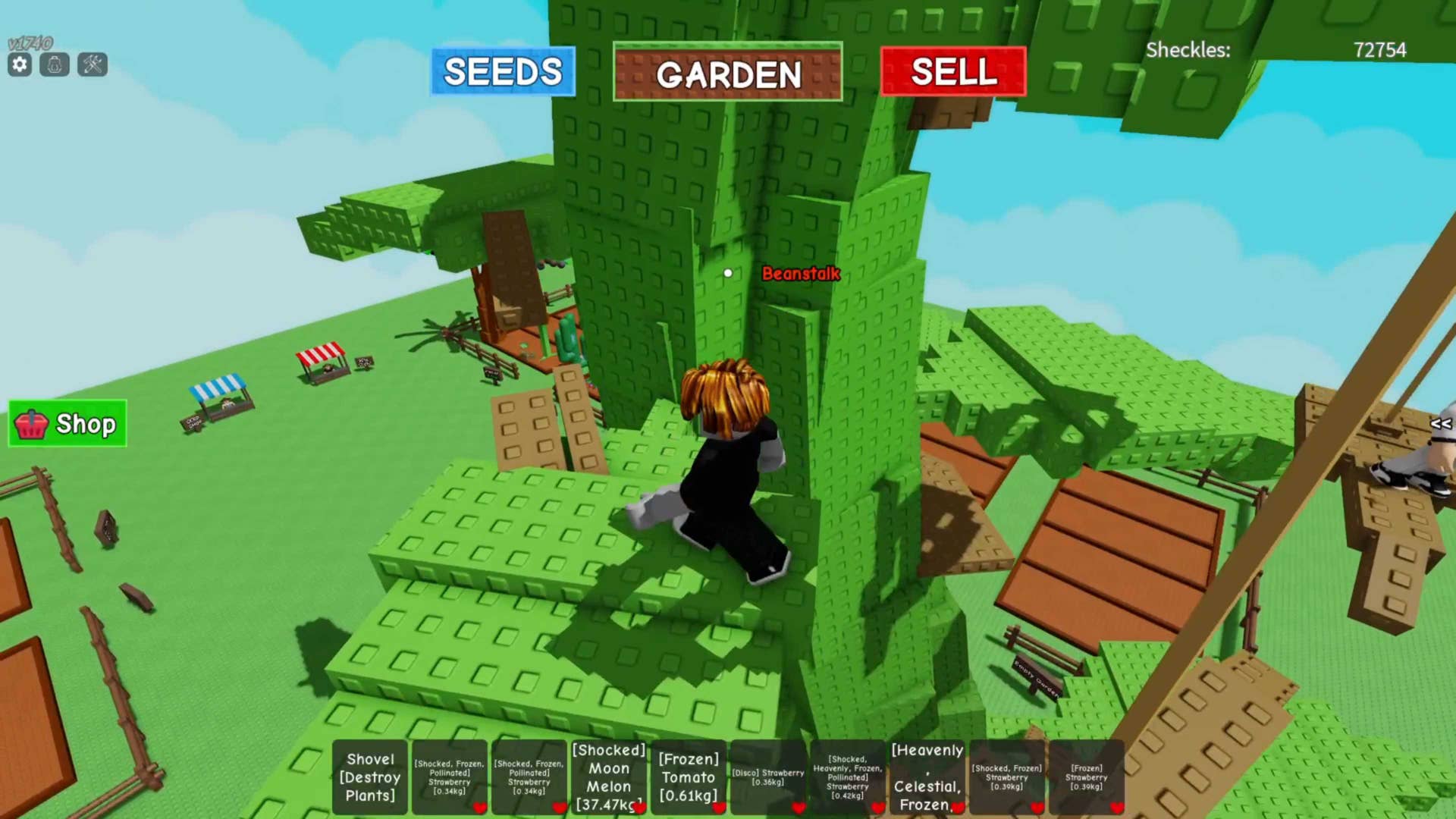Equip the Shovel [Destroy Plants] slot
This screenshot has width=1456, height=819.
click(x=370, y=777)
